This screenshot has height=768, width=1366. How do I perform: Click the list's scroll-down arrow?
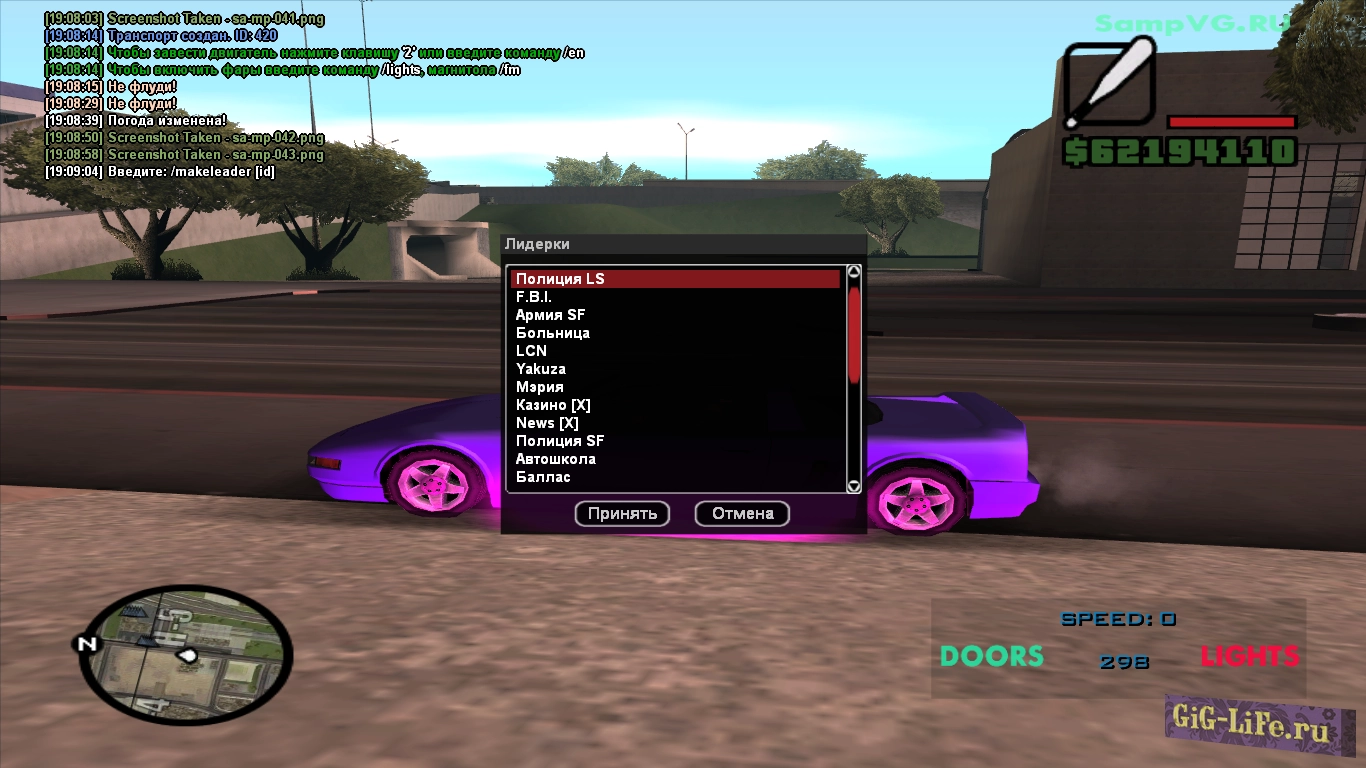pos(854,486)
